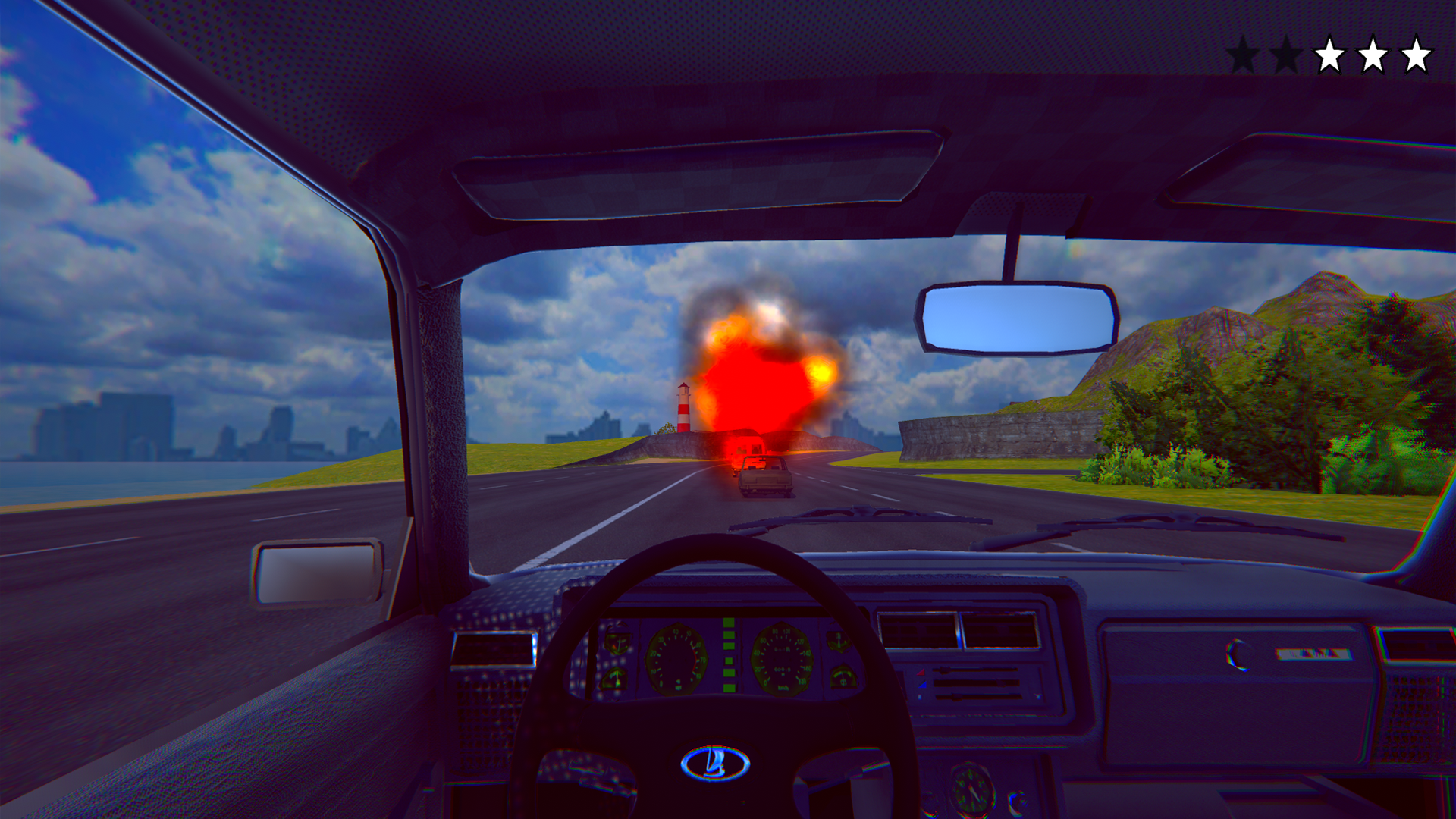This screenshot has width=1456, height=819.
Task: Click the blue triangle indicator on the radio
Action: (x=923, y=686)
